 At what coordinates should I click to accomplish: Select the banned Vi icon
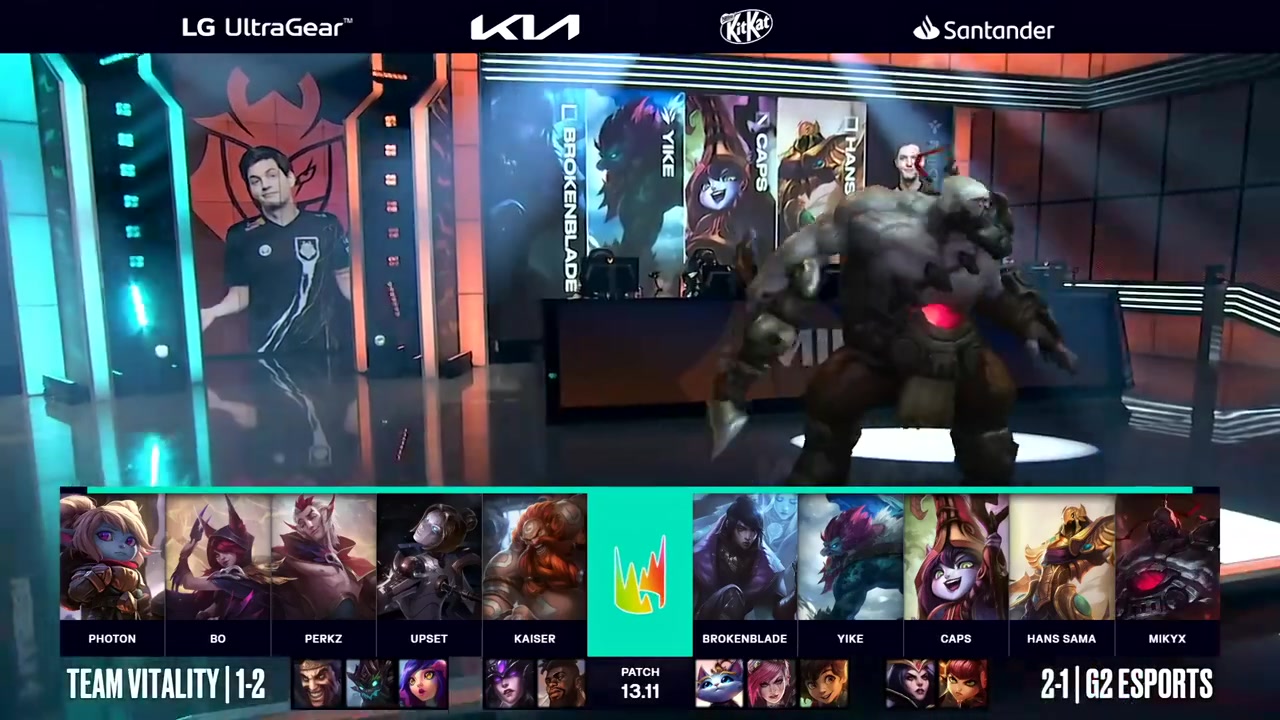point(771,684)
